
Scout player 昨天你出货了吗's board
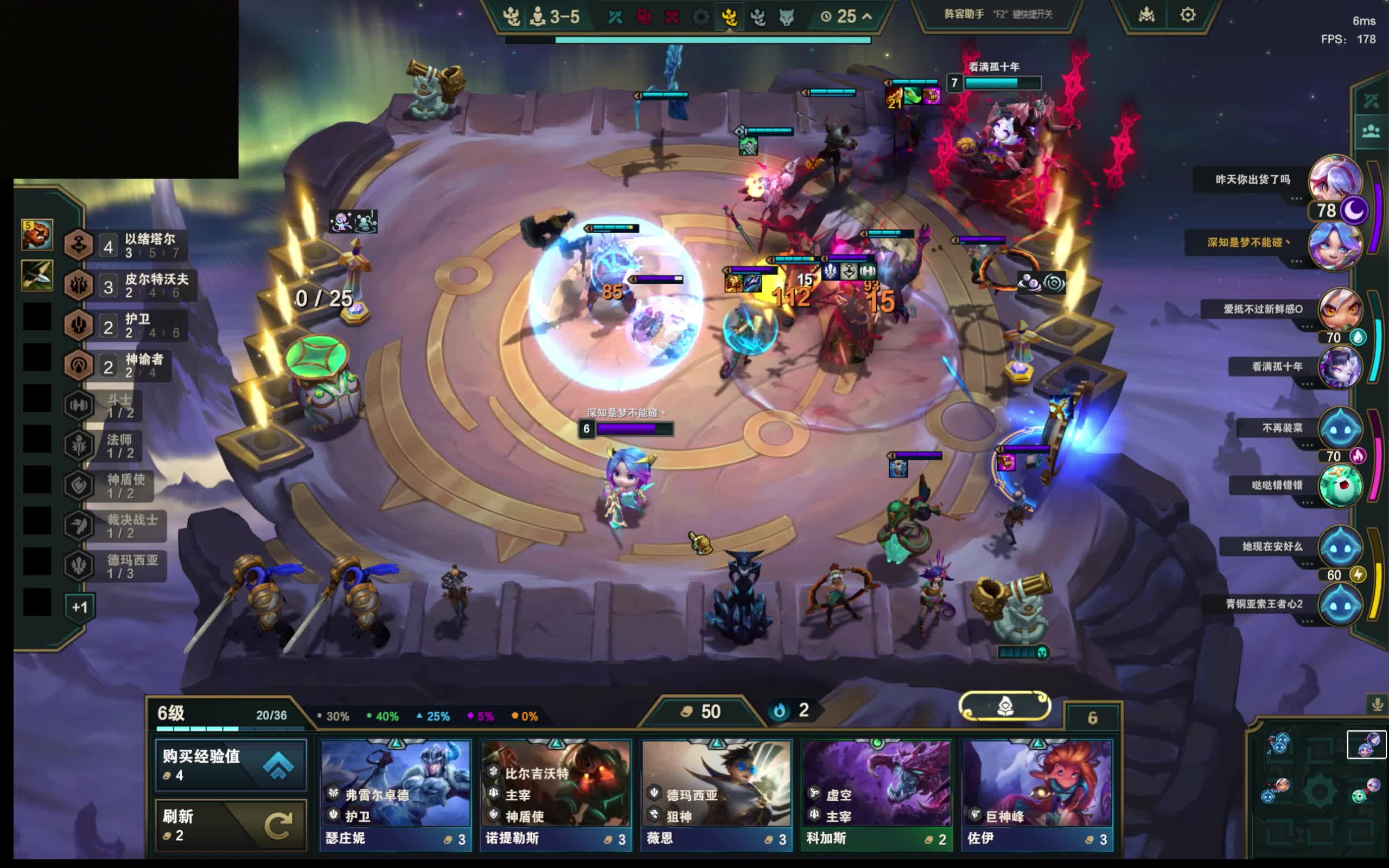[1335, 179]
